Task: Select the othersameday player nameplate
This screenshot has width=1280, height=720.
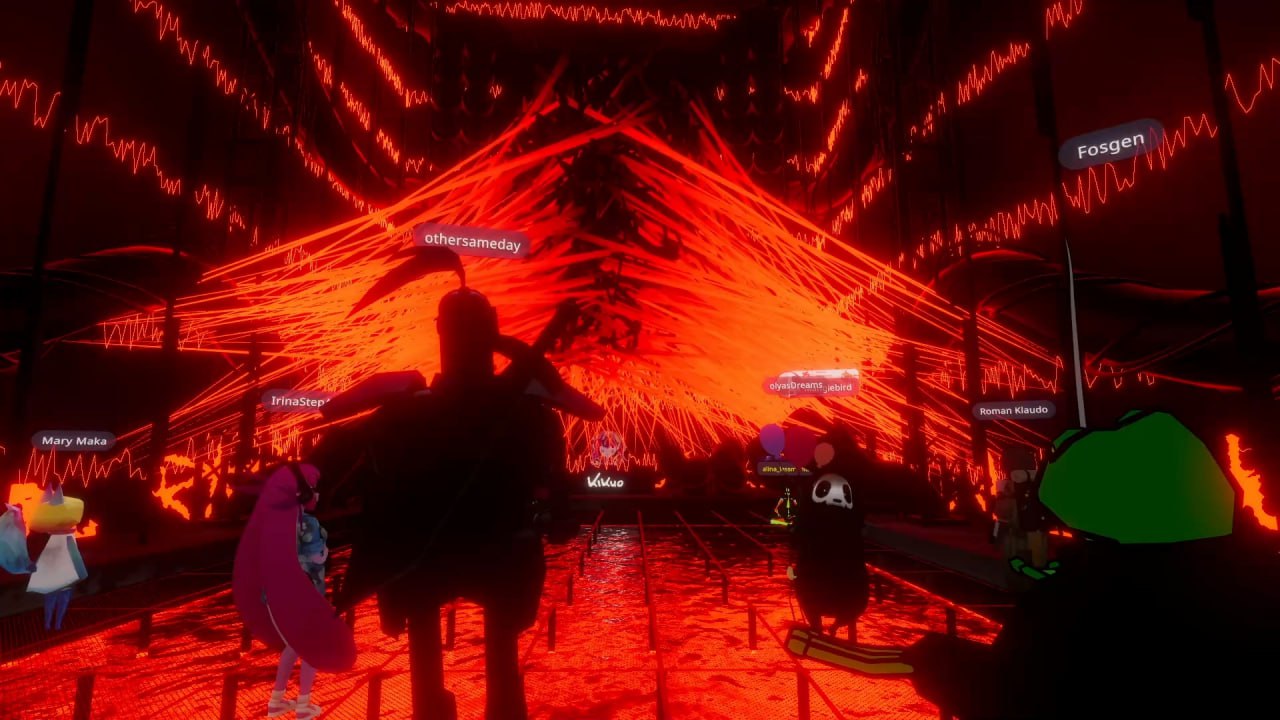Action: coord(472,240)
